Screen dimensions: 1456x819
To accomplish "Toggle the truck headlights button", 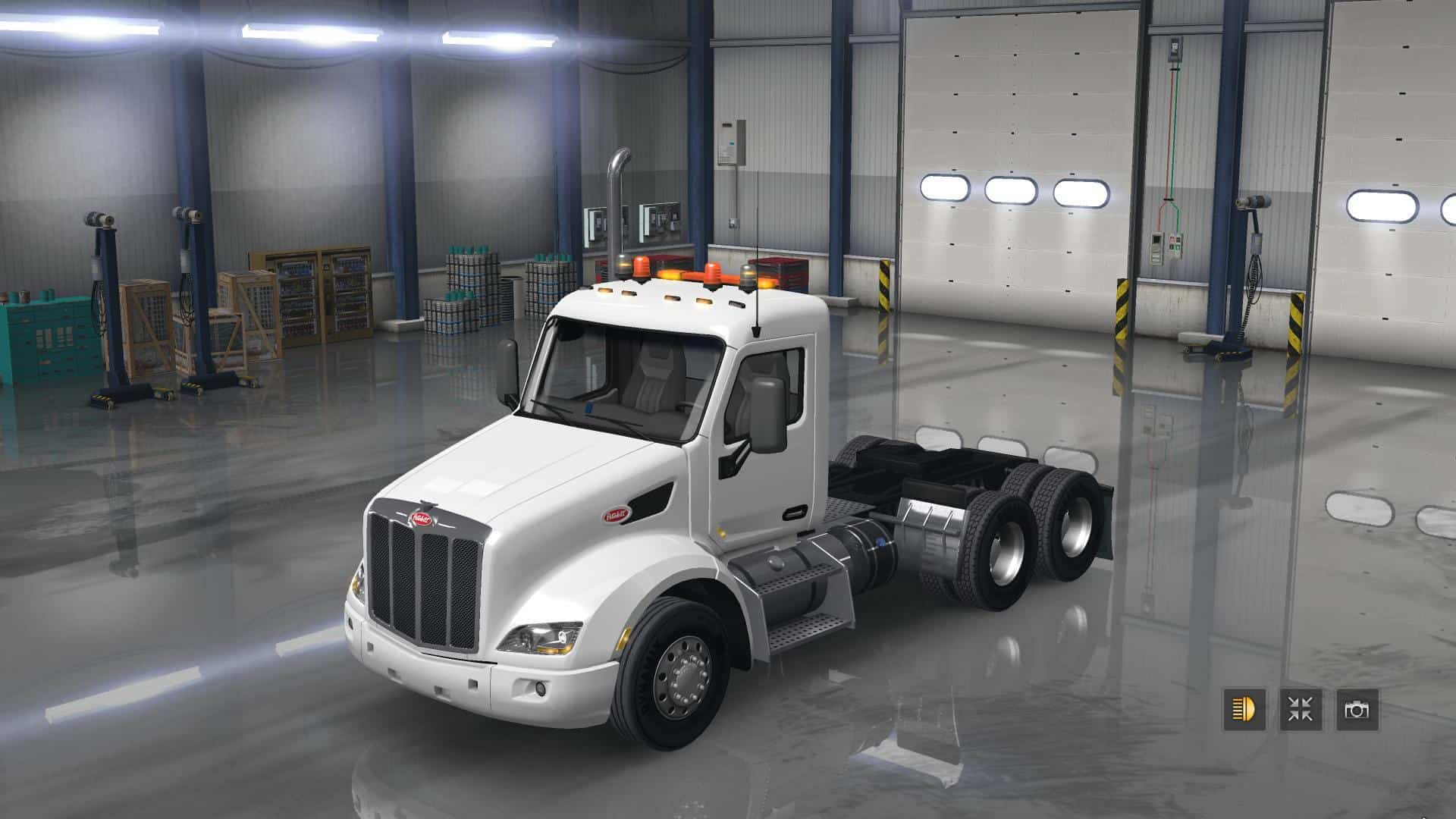I will 1244,710.
